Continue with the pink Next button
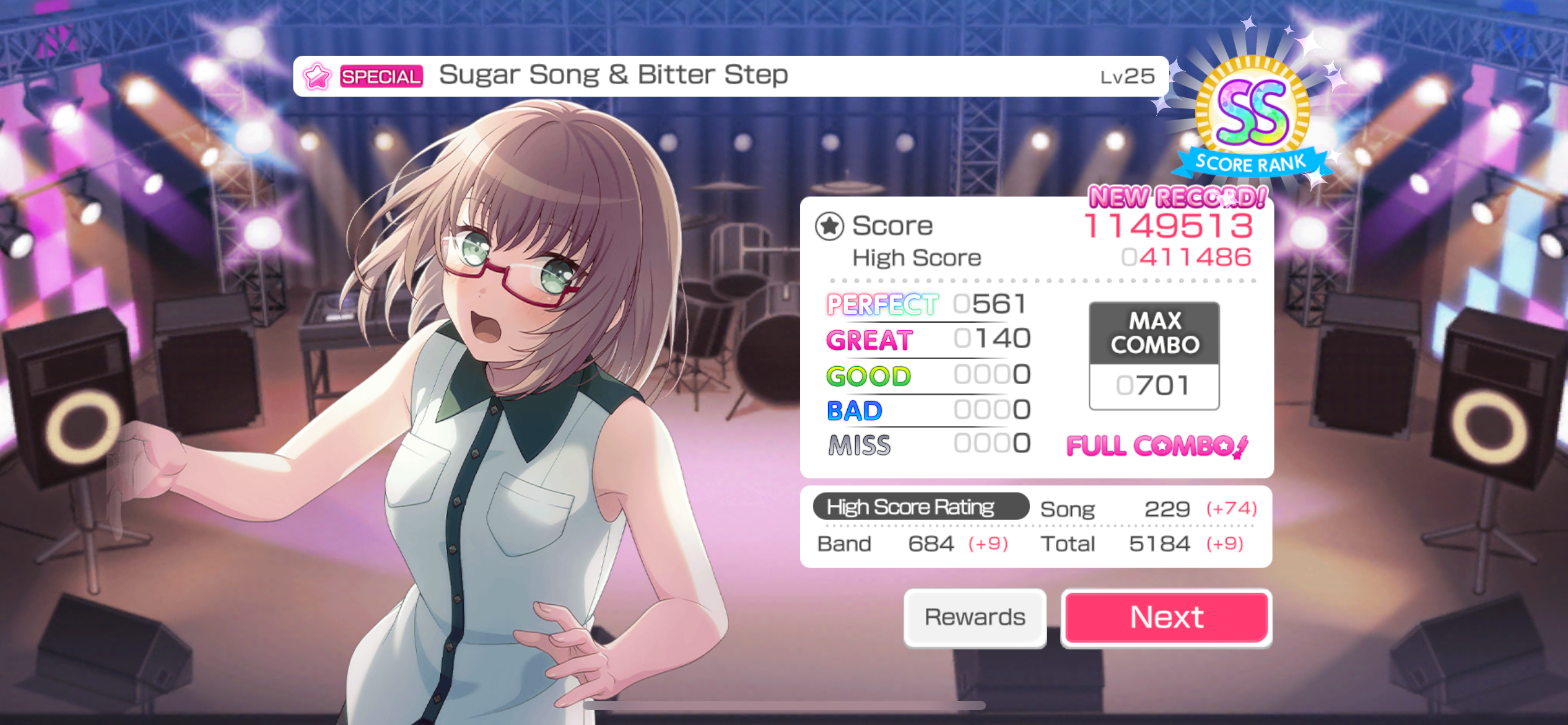The height and width of the screenshot is (725, 1568). click(x=1166, y=618)
